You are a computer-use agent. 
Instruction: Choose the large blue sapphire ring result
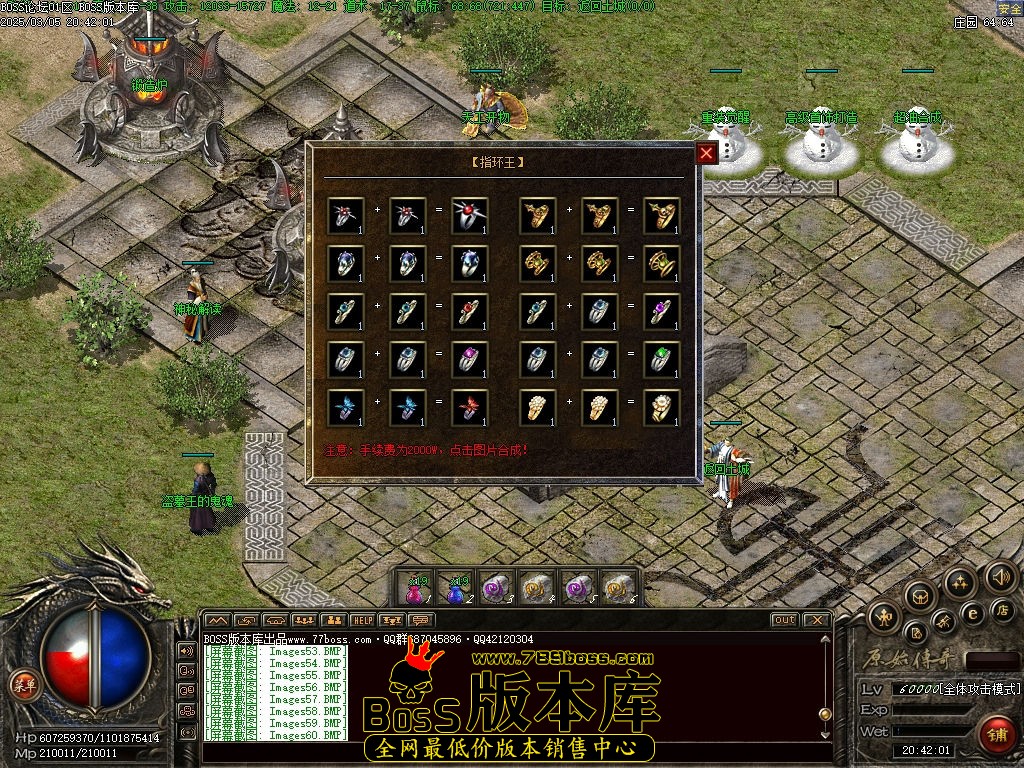click(469, 264)
